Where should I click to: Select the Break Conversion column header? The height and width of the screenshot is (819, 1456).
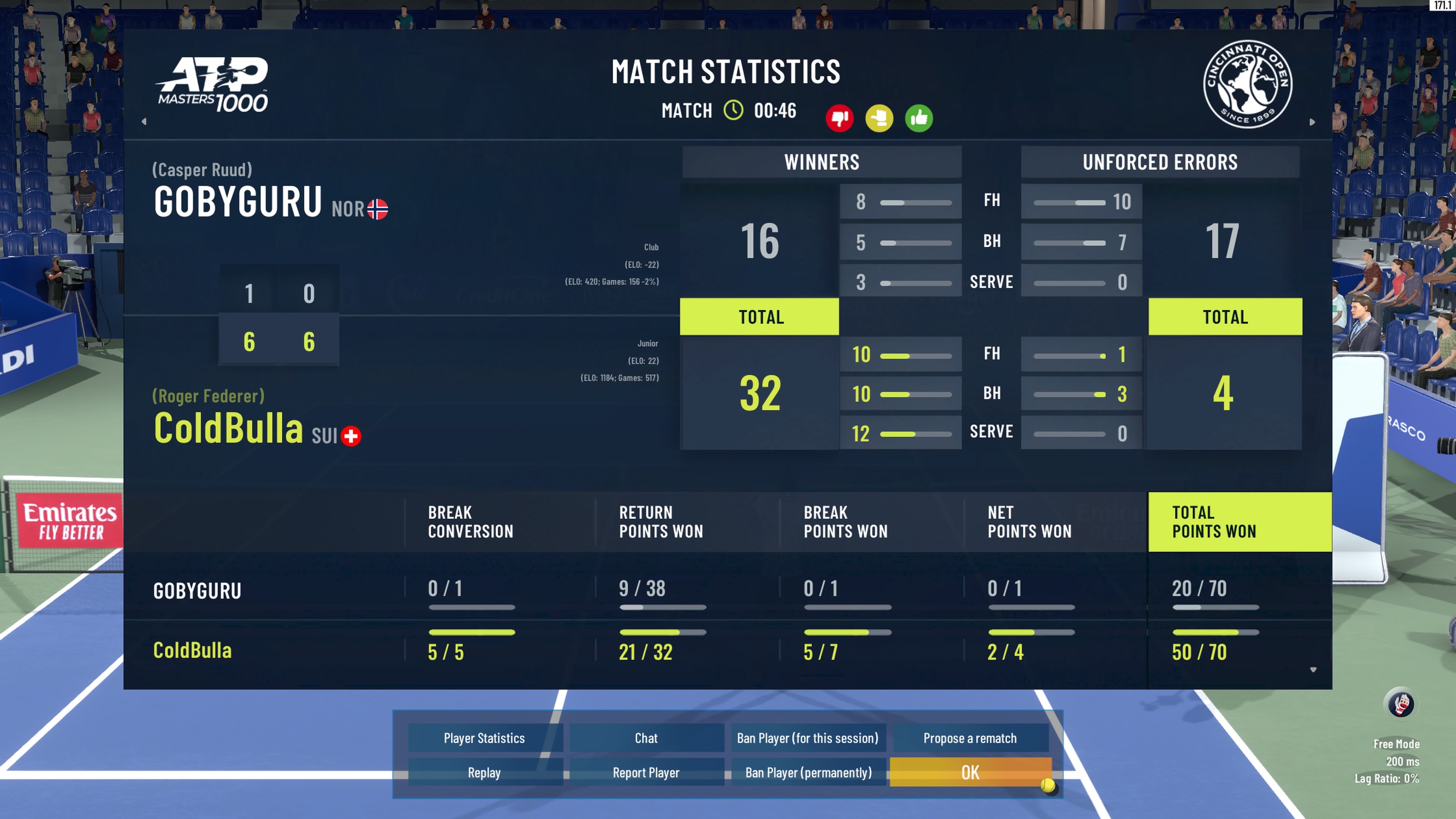tap(470, 522)
